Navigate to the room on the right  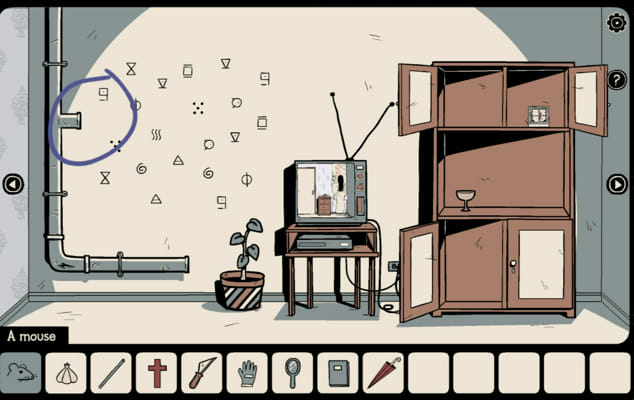click(617, 184)
